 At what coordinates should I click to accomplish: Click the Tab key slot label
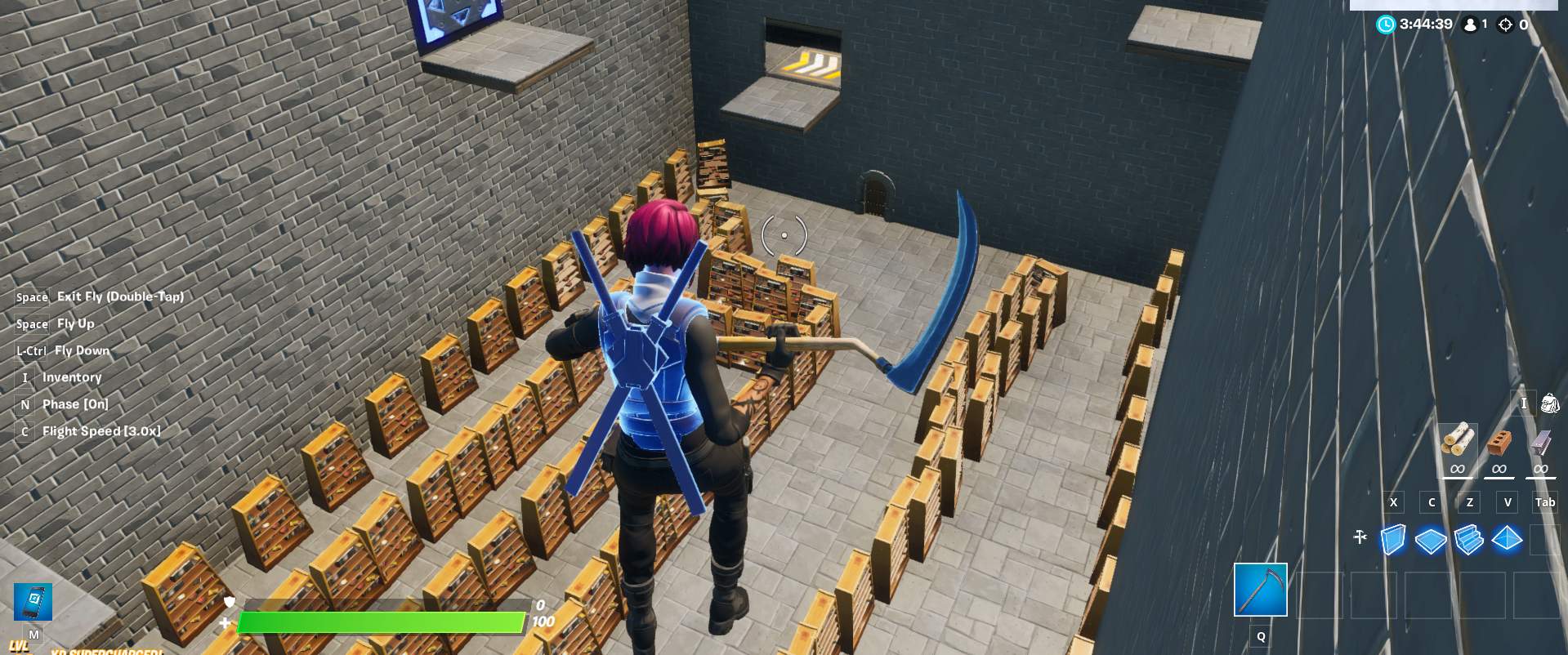(1545, 502)
